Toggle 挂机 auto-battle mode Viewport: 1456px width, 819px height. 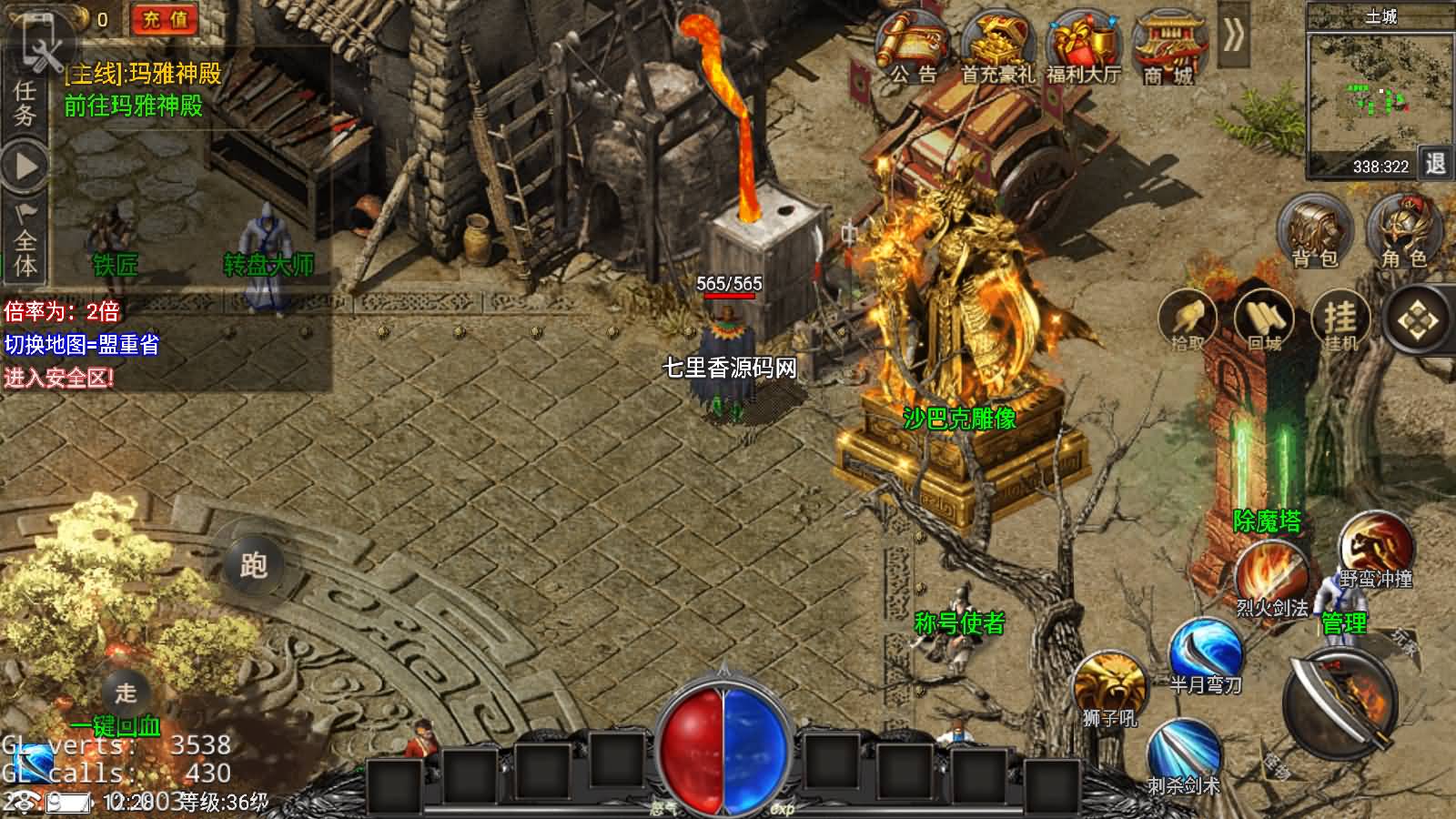[x=1340, y=320]
